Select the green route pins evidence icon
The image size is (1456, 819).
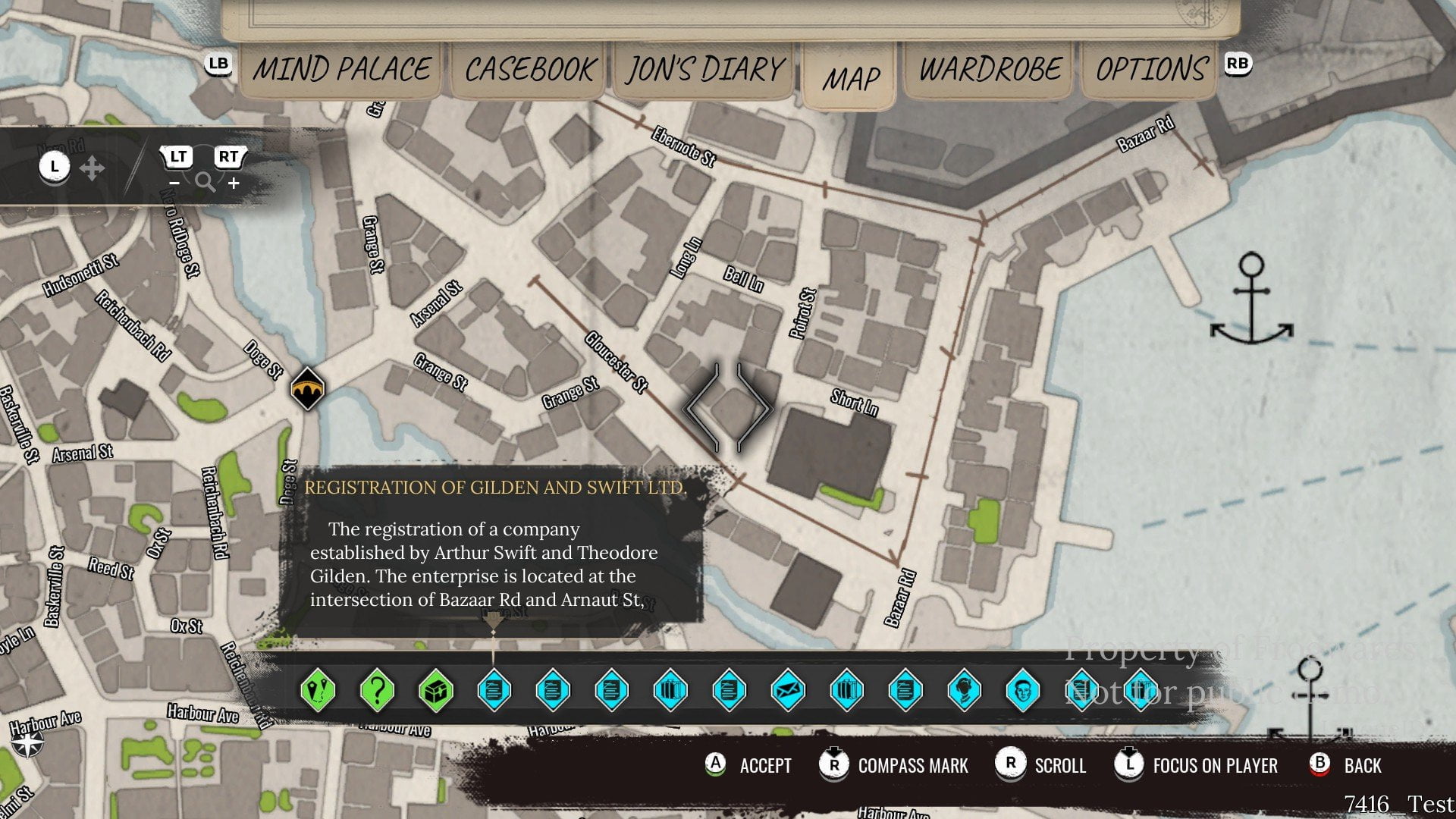pyautogui.click(x=318, y=691)
